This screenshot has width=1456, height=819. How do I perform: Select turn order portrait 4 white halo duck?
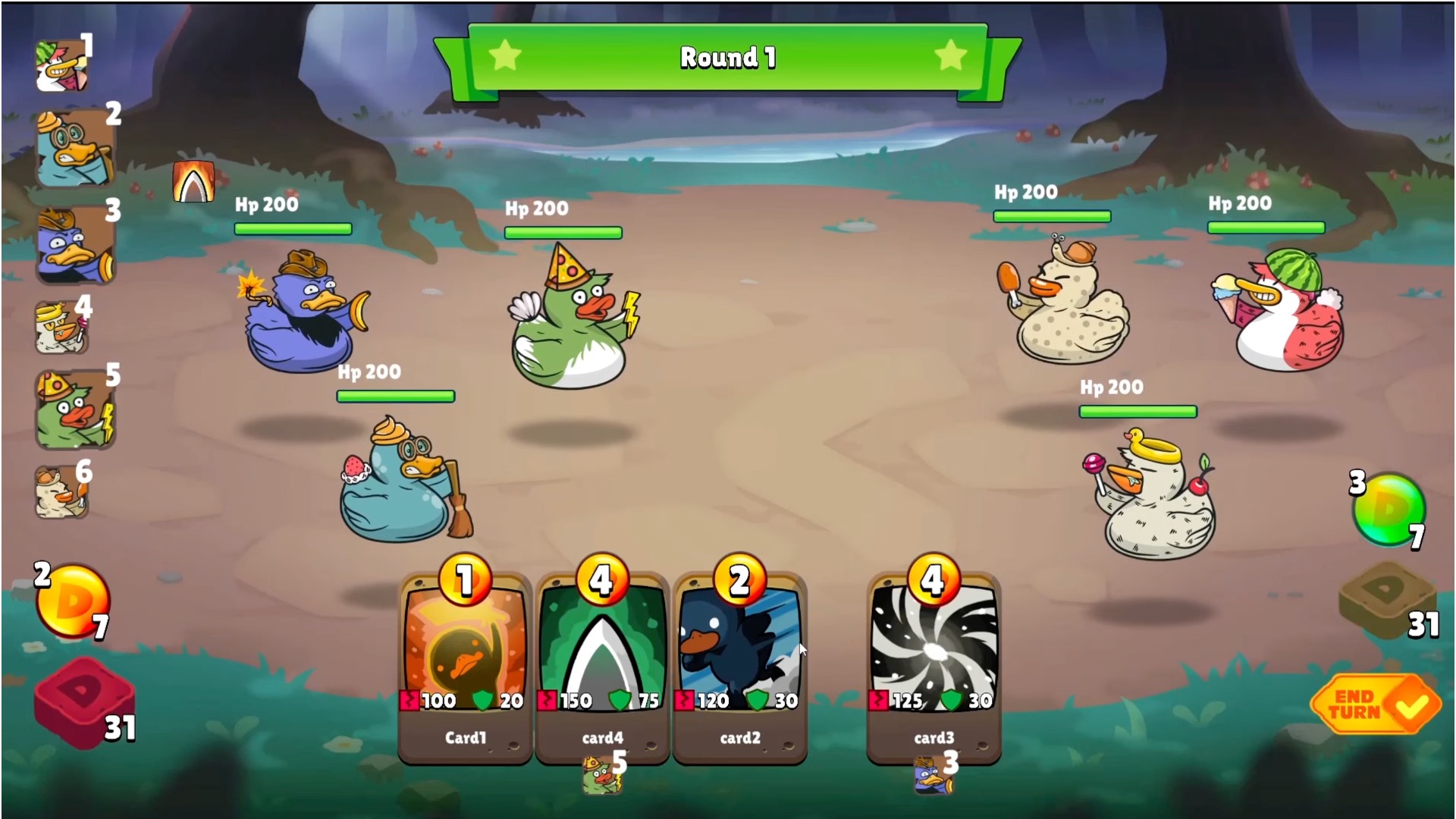click(x=61, y=328)
